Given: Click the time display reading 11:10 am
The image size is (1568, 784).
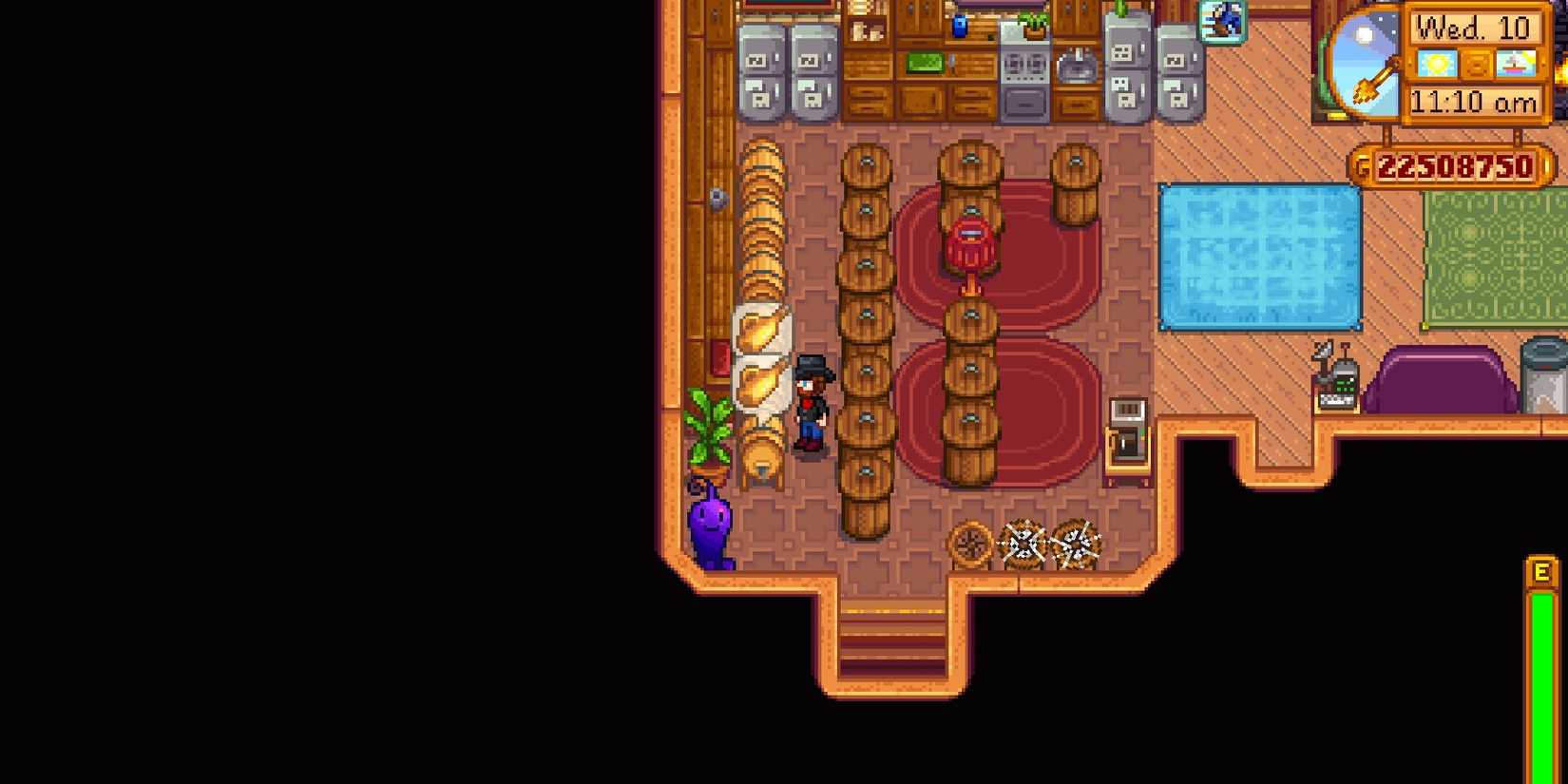Looking at the screenshot, I should point(1475,100).
